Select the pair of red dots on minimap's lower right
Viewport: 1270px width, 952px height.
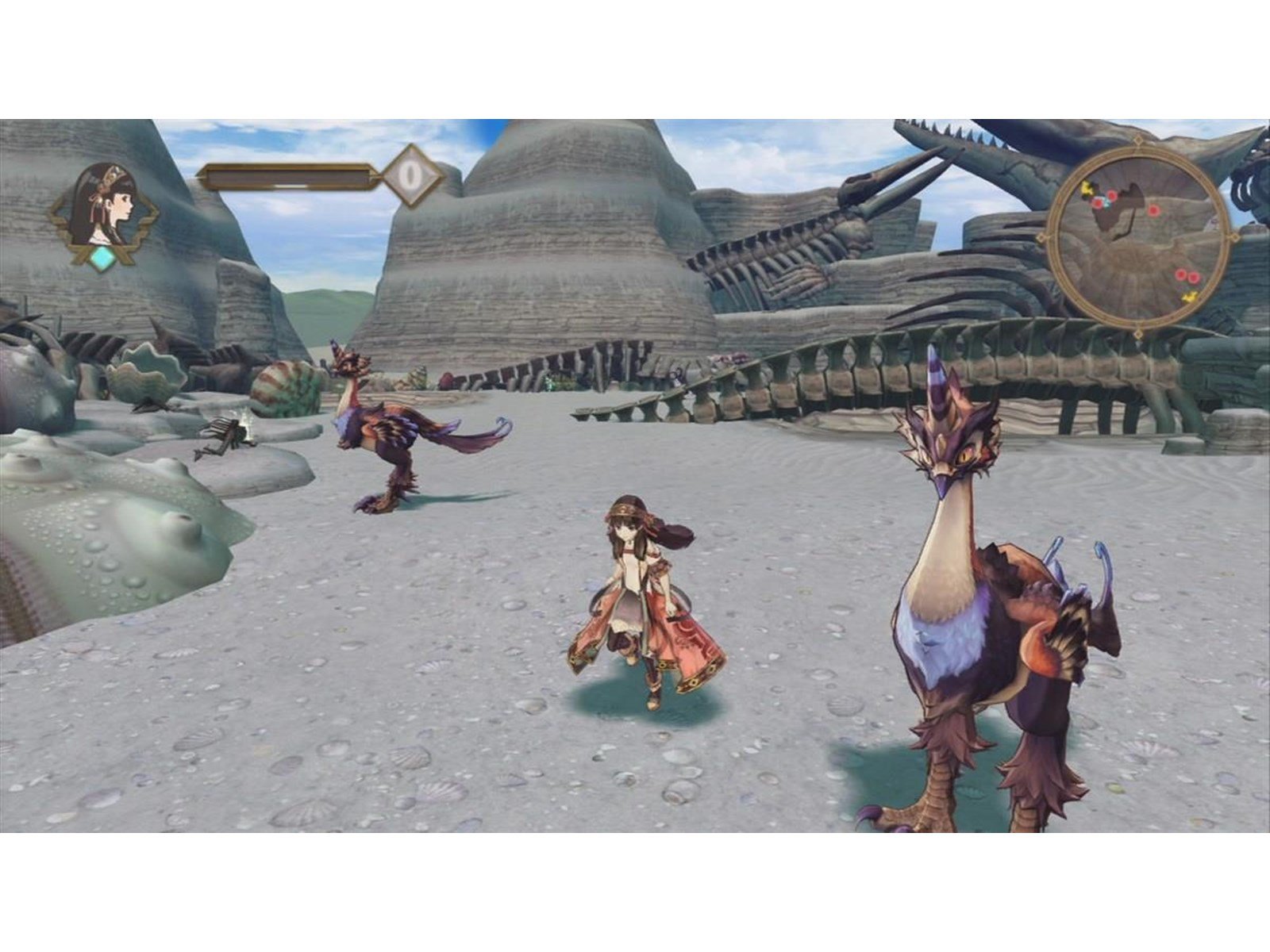(1187, 277)
